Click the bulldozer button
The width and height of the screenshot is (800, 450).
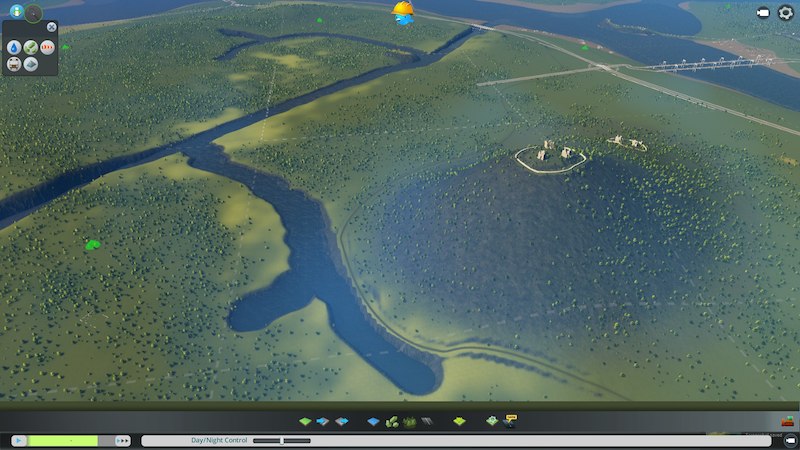click(x=788, y=422)
